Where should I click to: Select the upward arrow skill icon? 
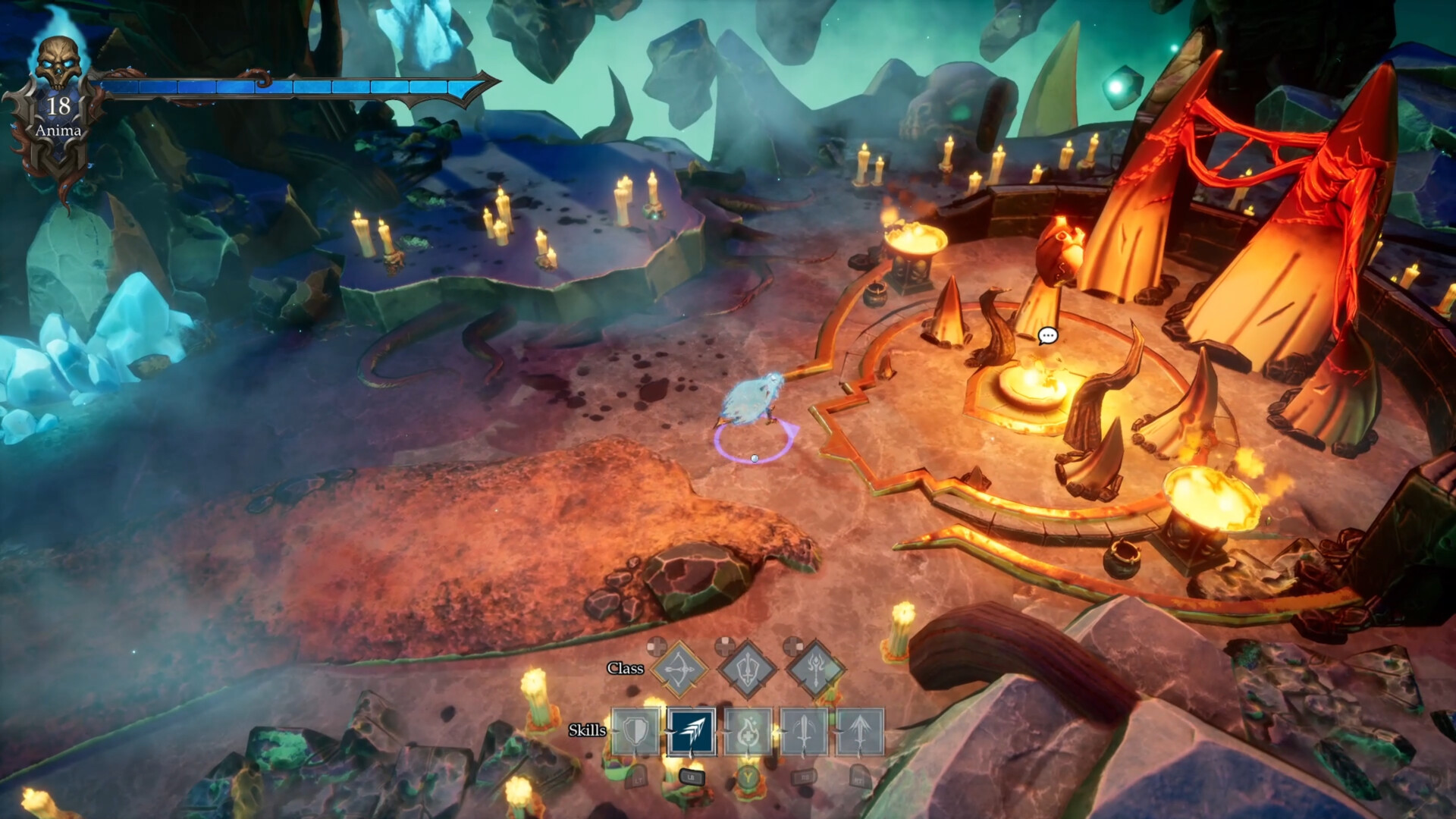pyautogui.click(x=860, y=731)
